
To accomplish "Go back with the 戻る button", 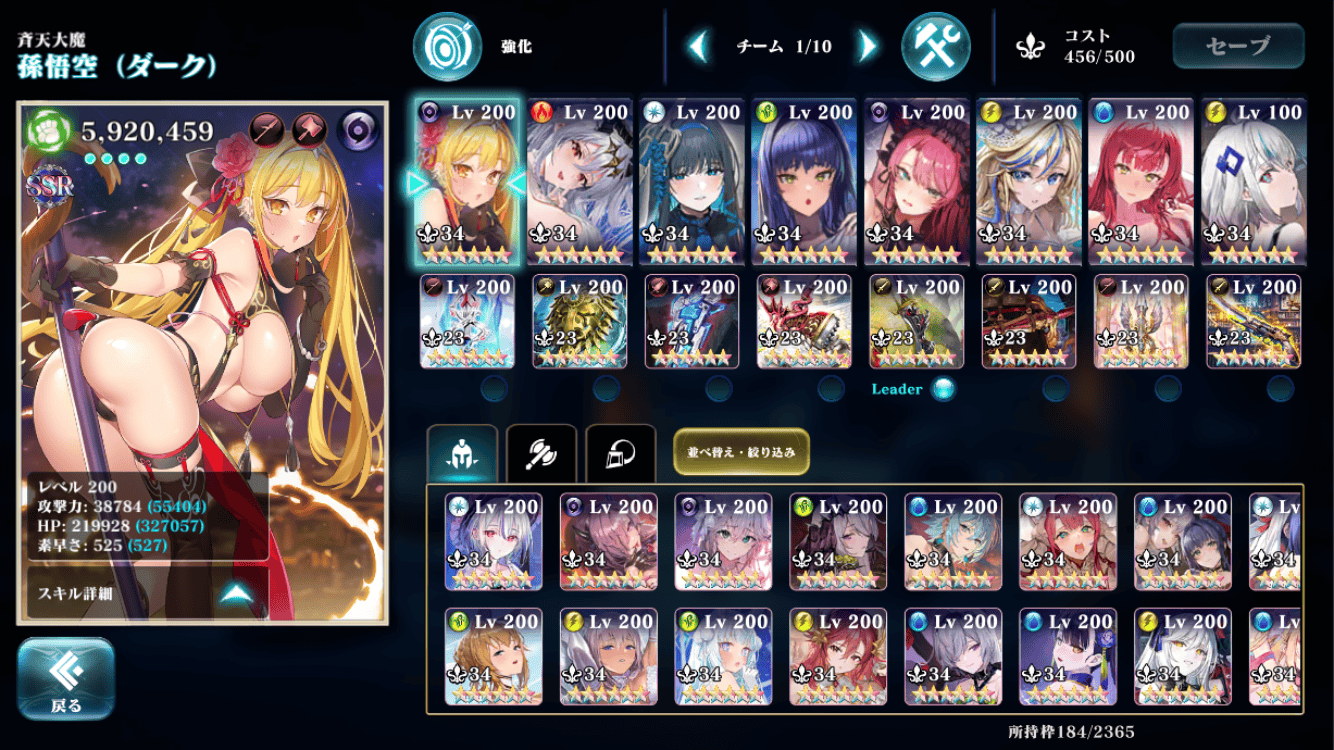I will pyautogui.click(x=66, y=679).
